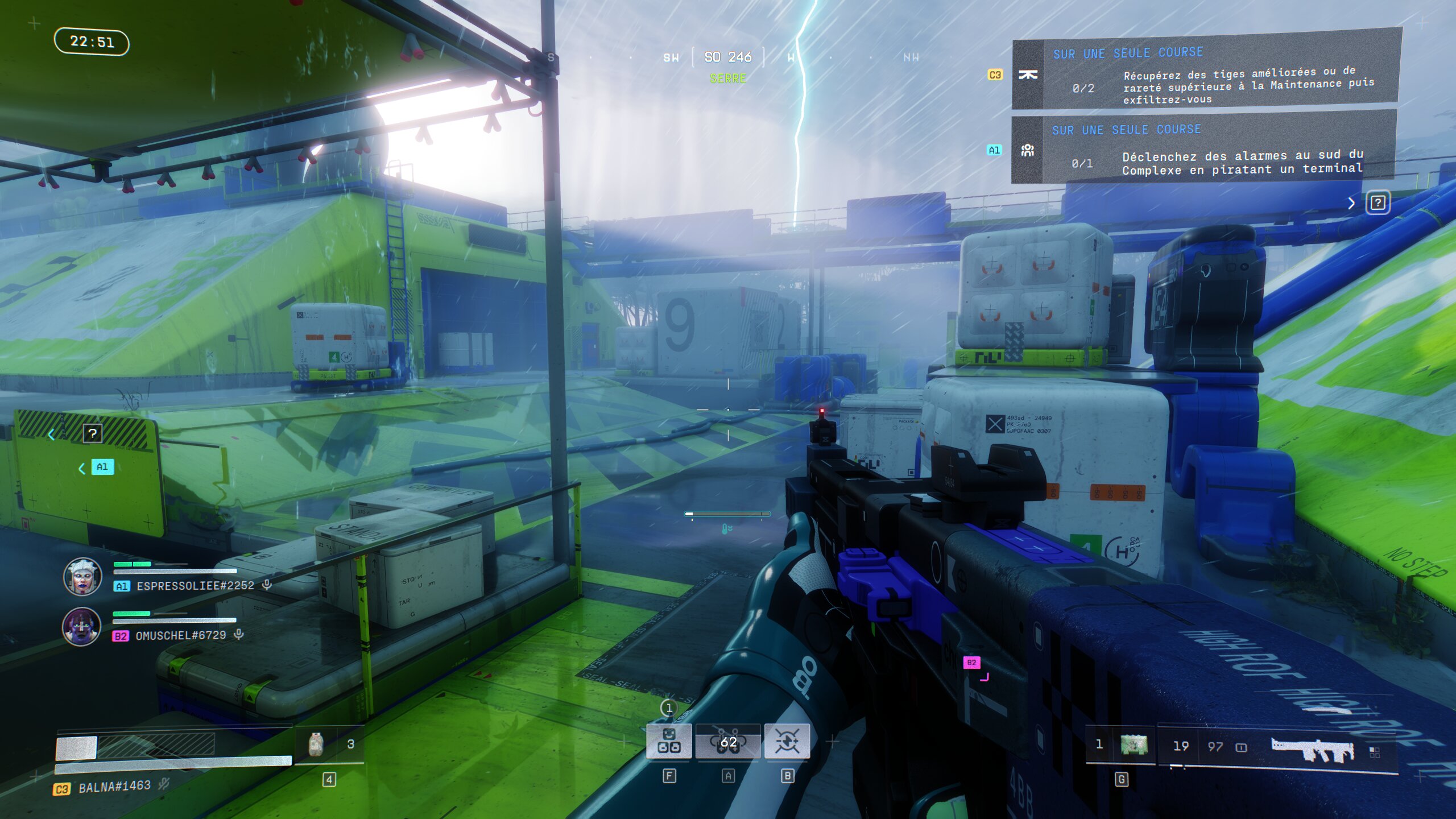Viewport: 1456px width, 819px height.
Task: Click the compass heading SO 246
Action: click(728, 57)
